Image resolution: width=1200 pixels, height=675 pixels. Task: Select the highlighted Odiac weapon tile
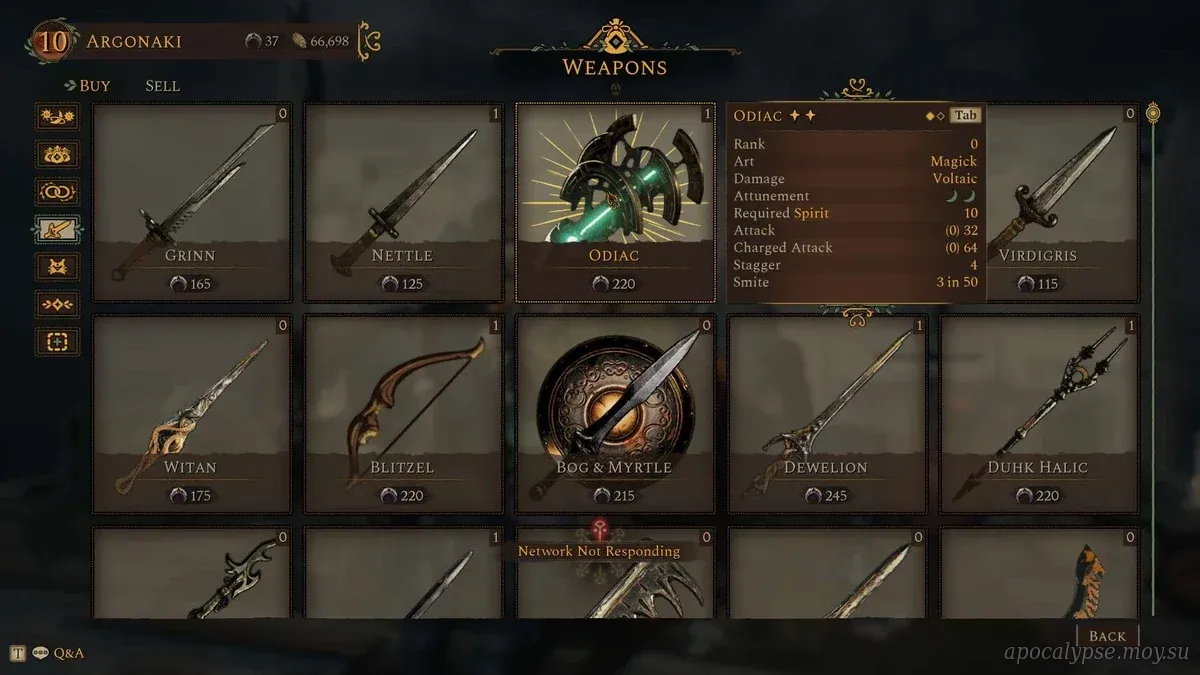point(615,202)
